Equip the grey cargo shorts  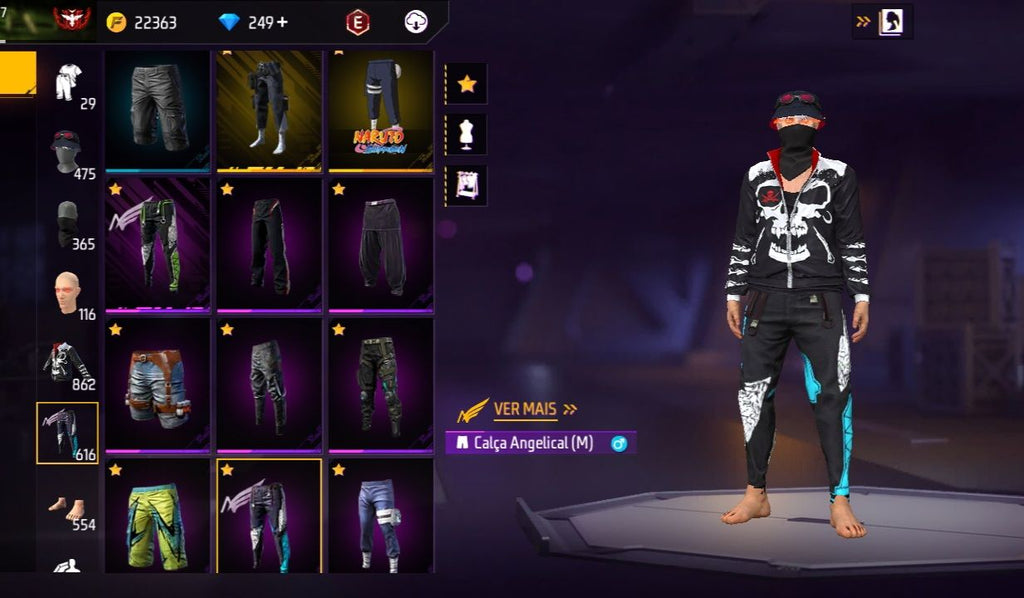[158, 108]
